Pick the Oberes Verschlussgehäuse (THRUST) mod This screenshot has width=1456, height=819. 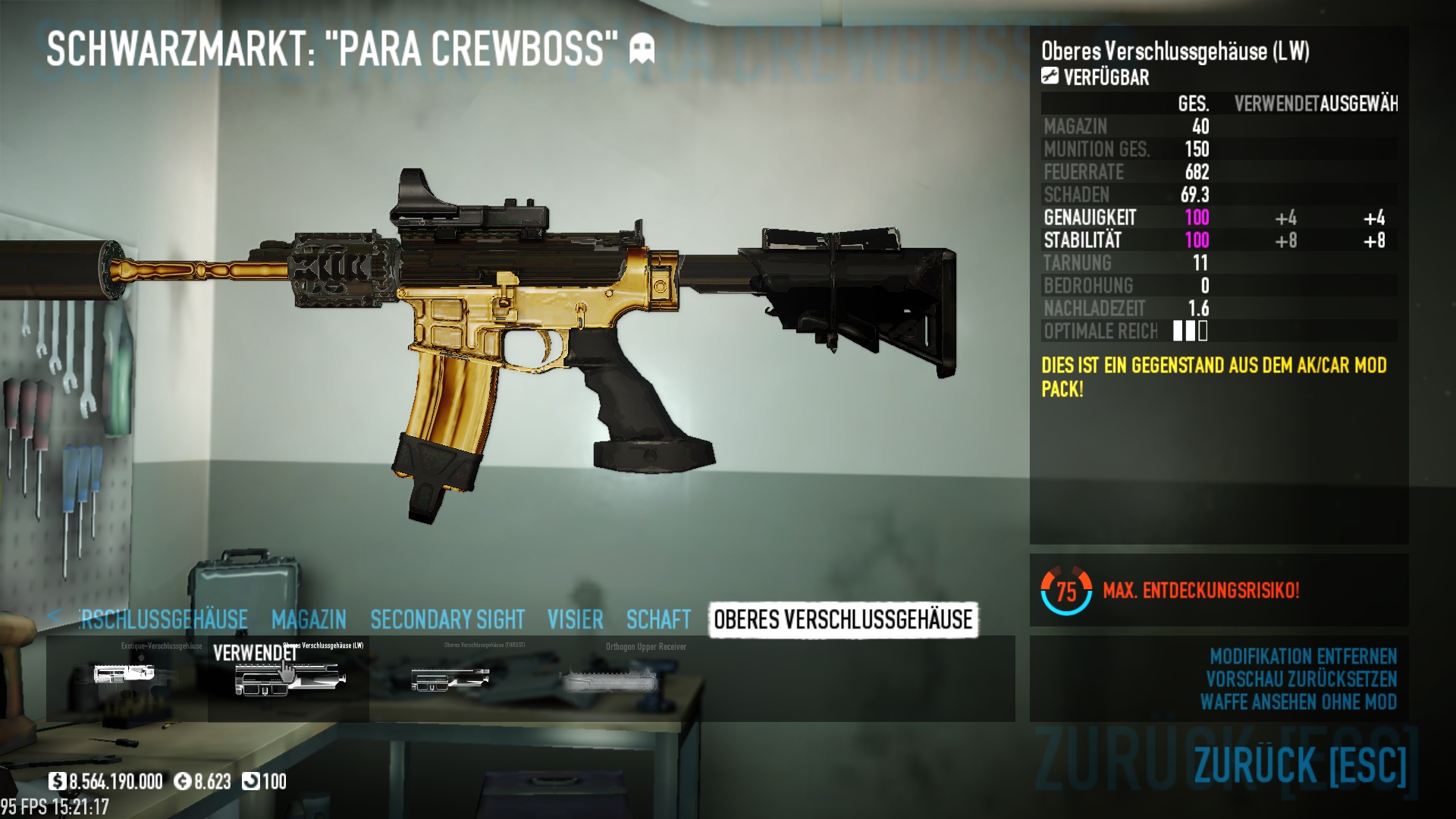450,678
